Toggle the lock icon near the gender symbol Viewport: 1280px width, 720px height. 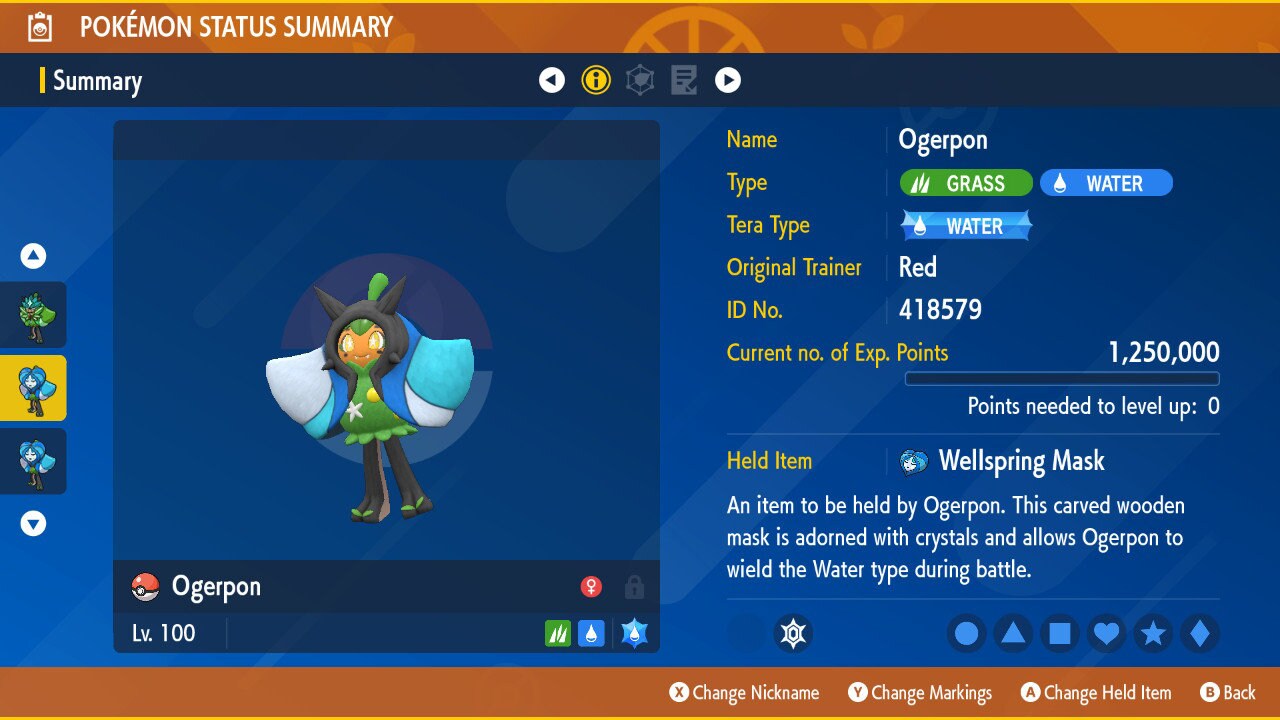tap(634, 588)
